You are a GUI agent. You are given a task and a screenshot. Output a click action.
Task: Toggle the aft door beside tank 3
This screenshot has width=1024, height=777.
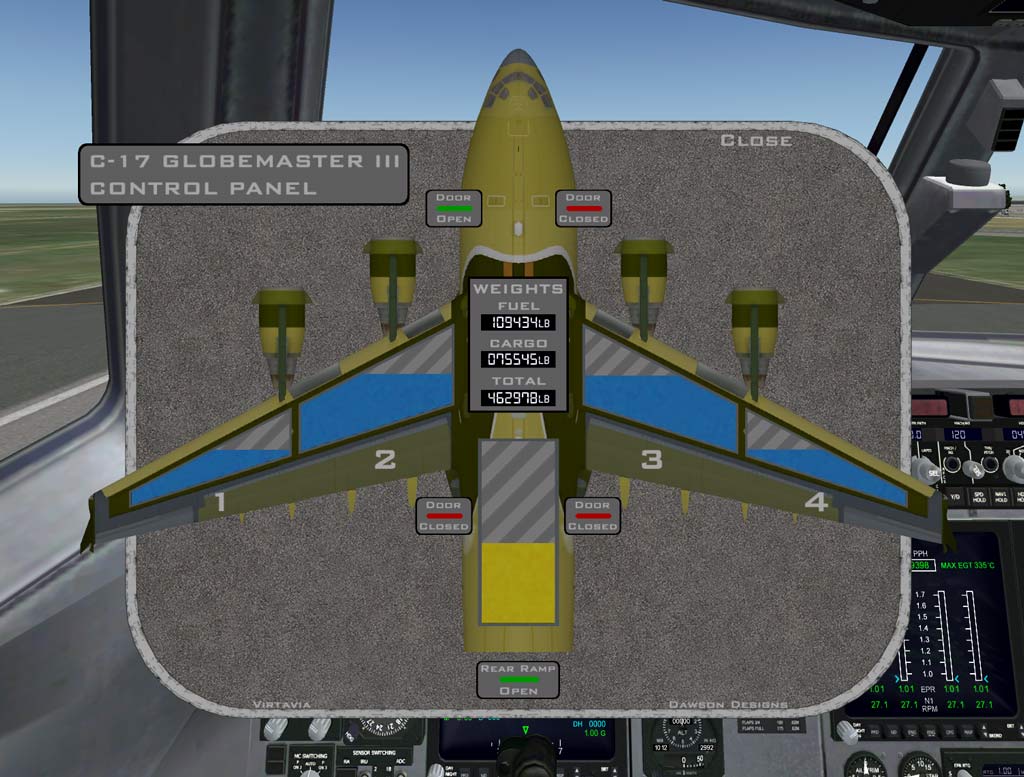coord(592,515)
